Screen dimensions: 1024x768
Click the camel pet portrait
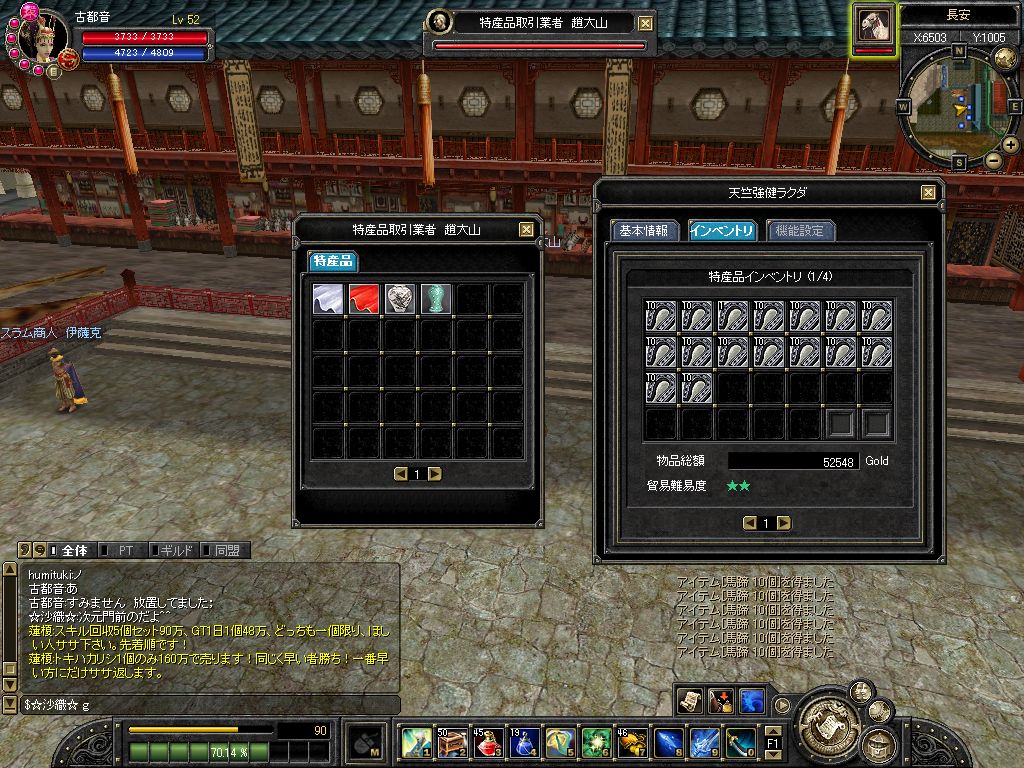click(874, 26)
